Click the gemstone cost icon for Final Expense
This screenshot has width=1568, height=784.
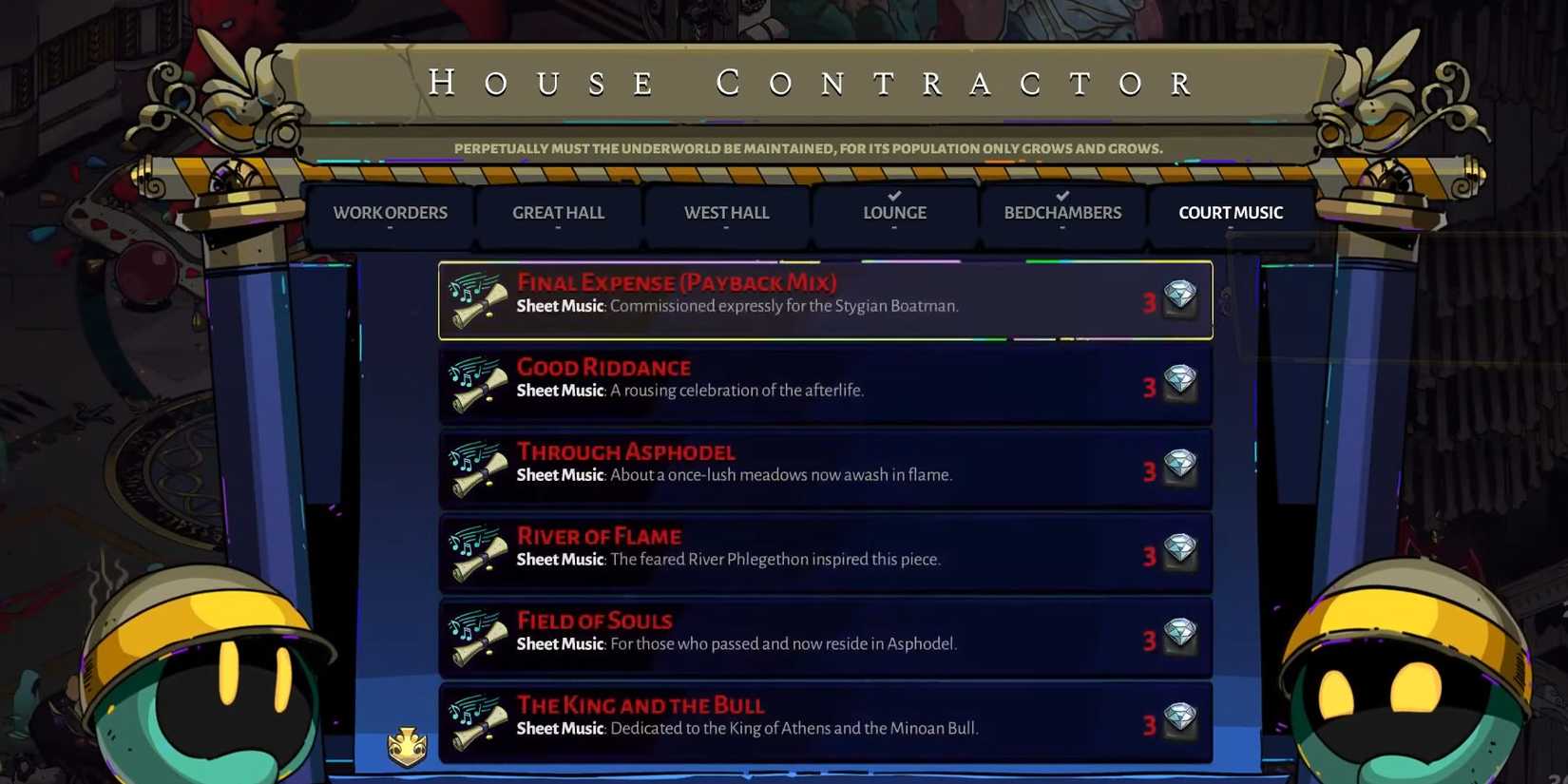(1179, 296)
